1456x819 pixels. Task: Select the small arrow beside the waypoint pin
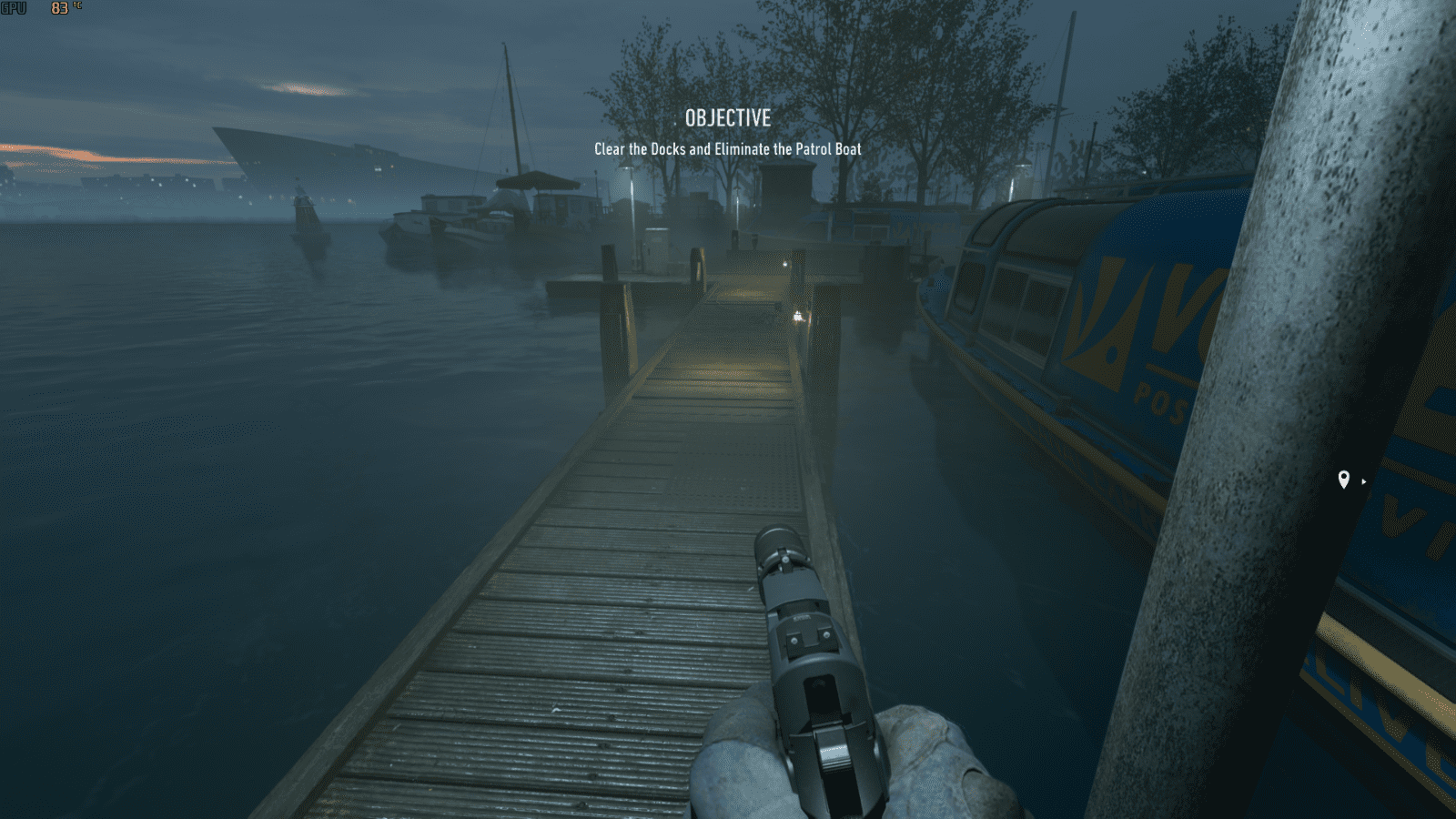[1363, 482]
